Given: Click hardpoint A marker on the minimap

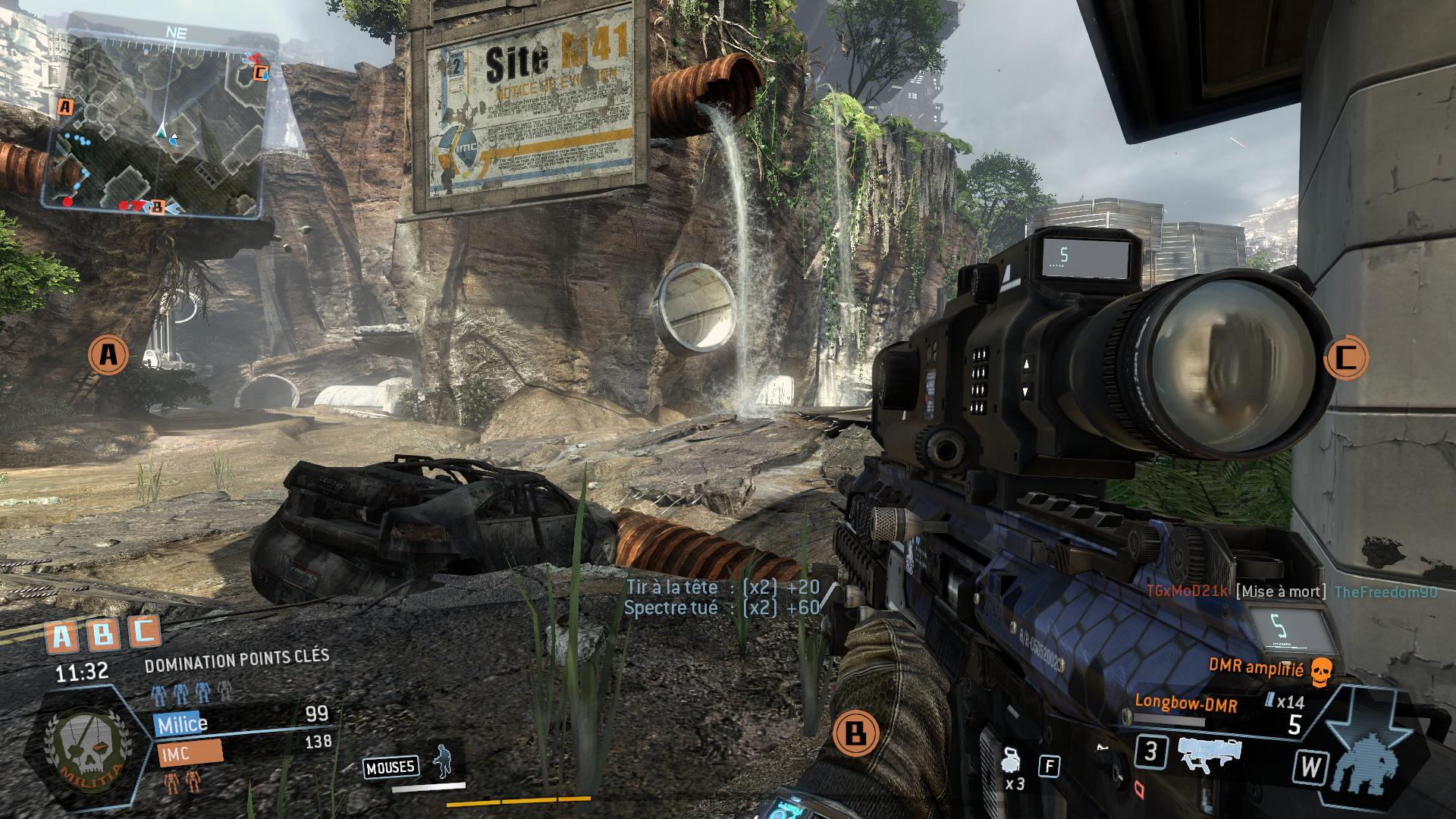Looking at the screenshot, I should [x=66, y=107].
